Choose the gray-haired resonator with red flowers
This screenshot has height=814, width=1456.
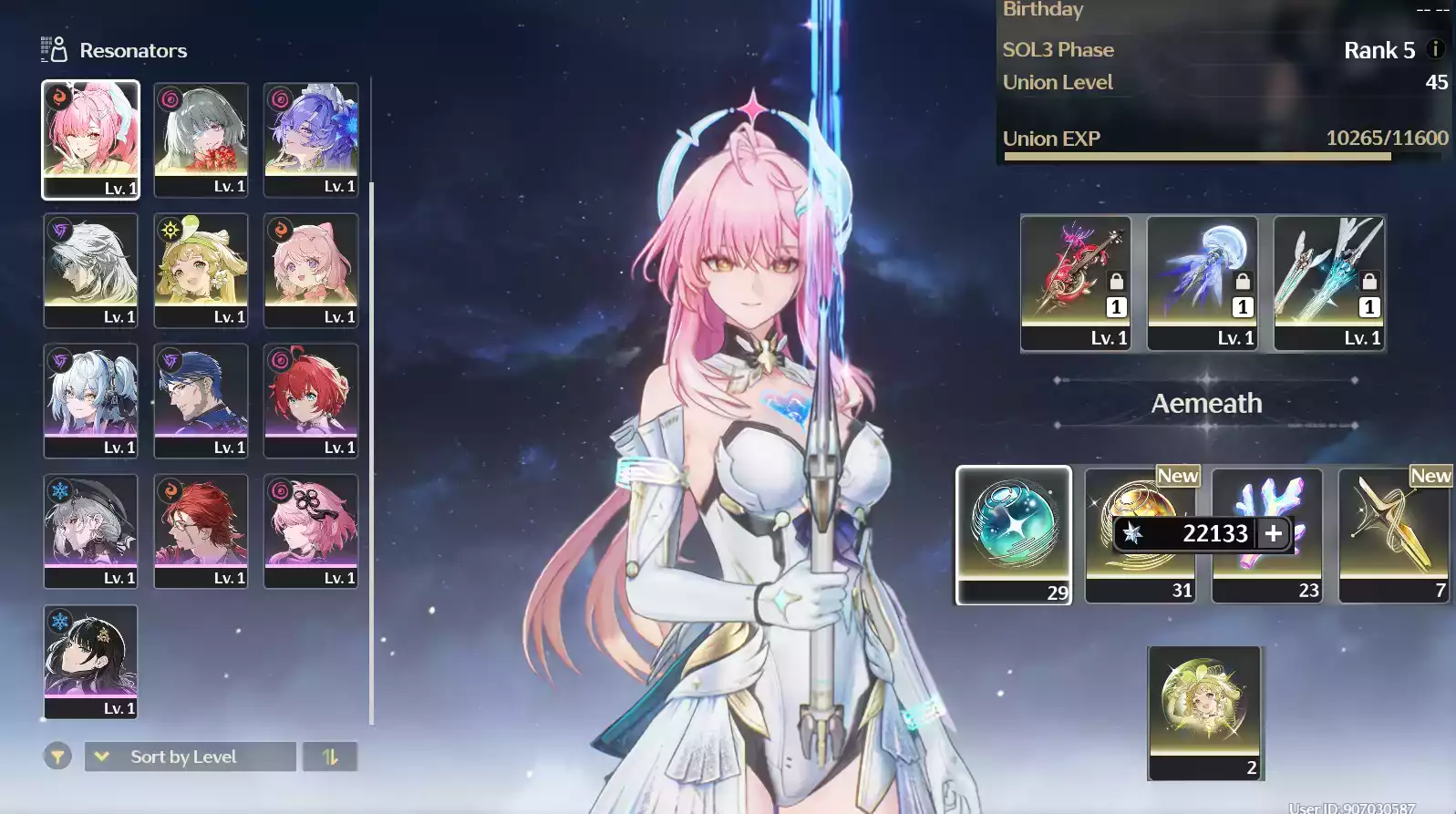point(201,139)
